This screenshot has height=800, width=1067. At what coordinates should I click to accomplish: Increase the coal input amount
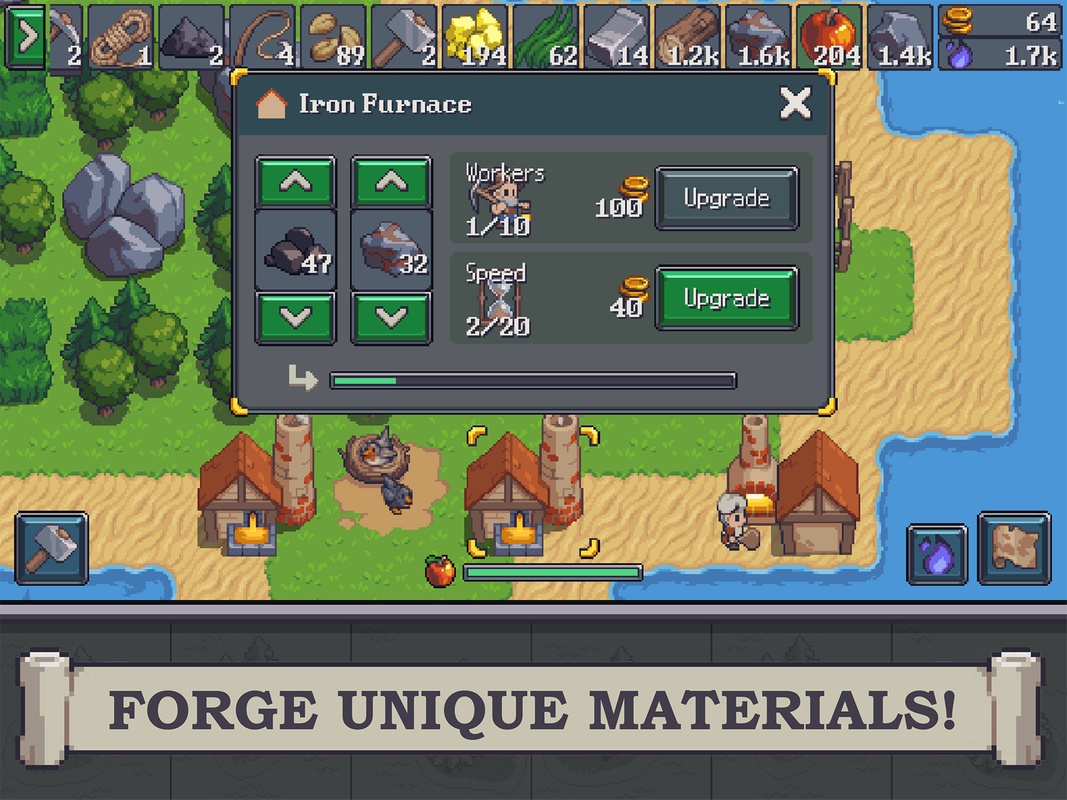(295, 182)
